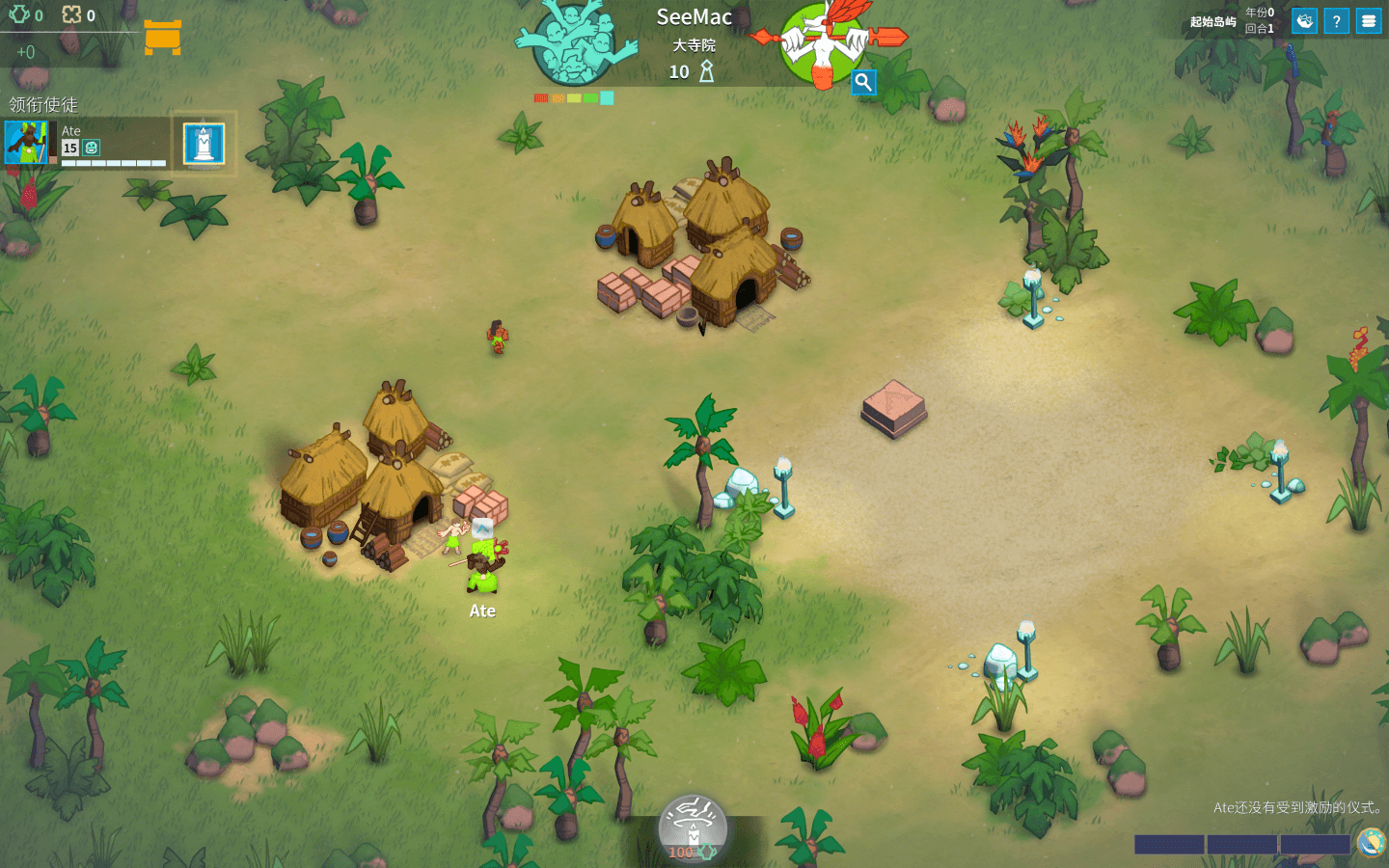Click the sun-and-moon end turn button
This screenshot has height=868, width=1389.
[x=1371, y=843]
